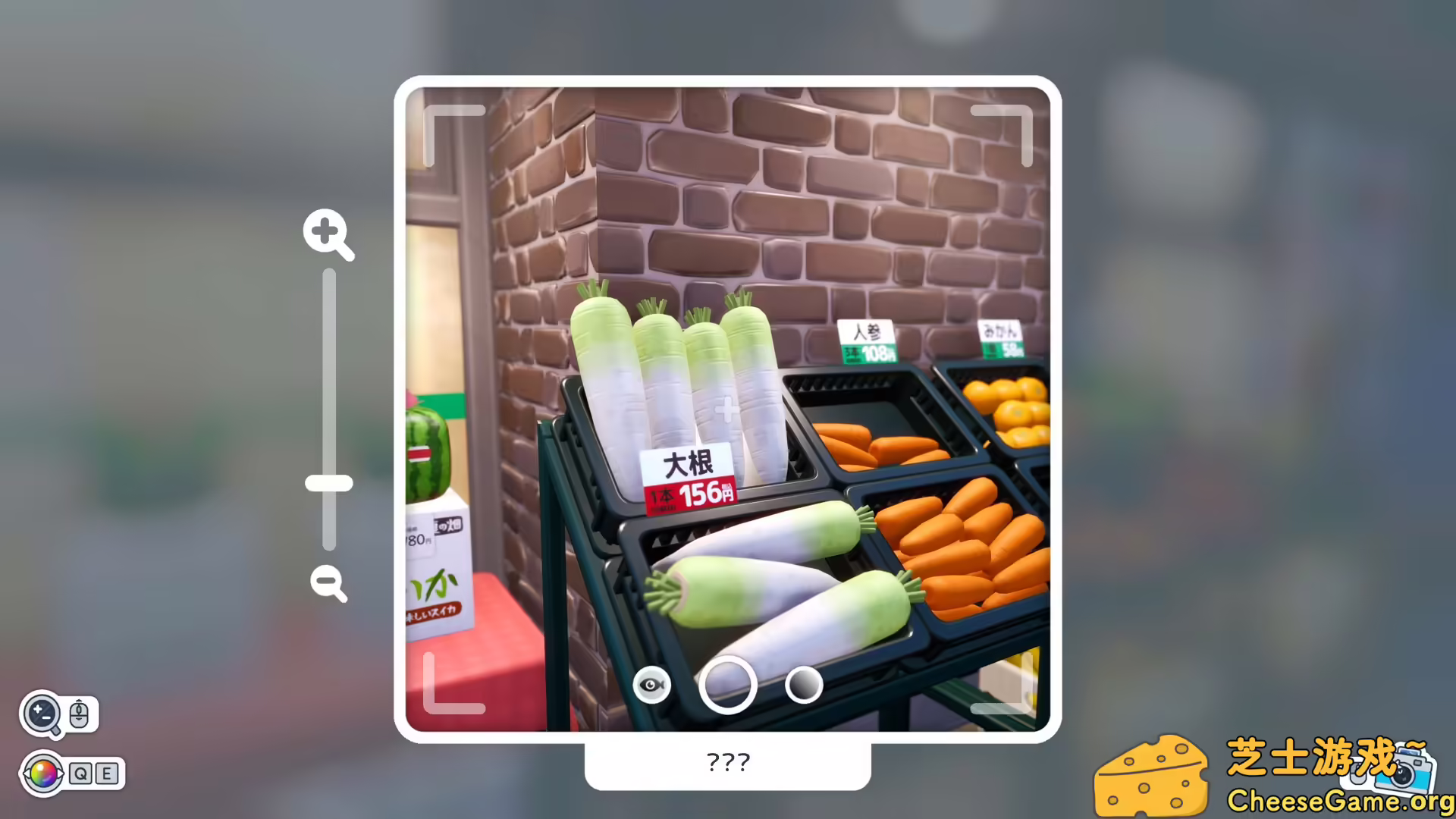Click the Q key hint badge
Screen dimensions: 1456x819
(80, 773)
